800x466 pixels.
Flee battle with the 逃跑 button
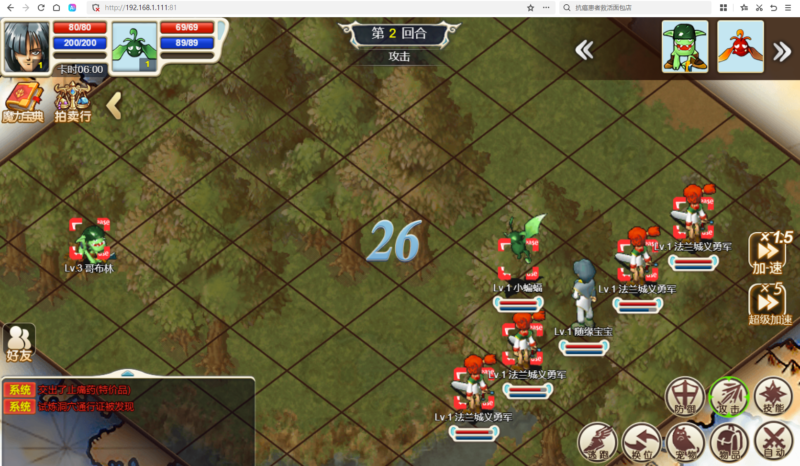597,441
